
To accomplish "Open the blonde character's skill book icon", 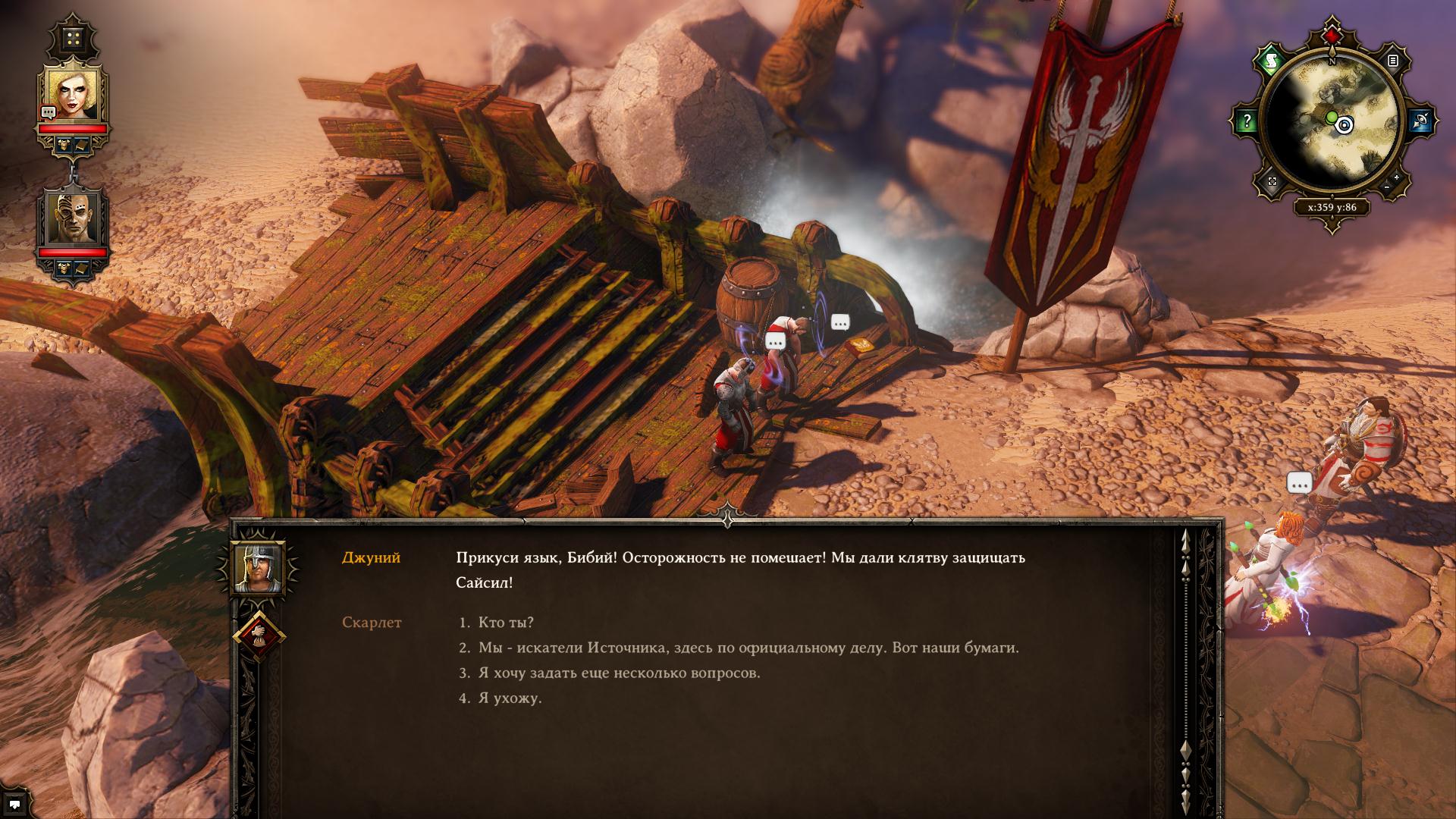I will (82, 144).
